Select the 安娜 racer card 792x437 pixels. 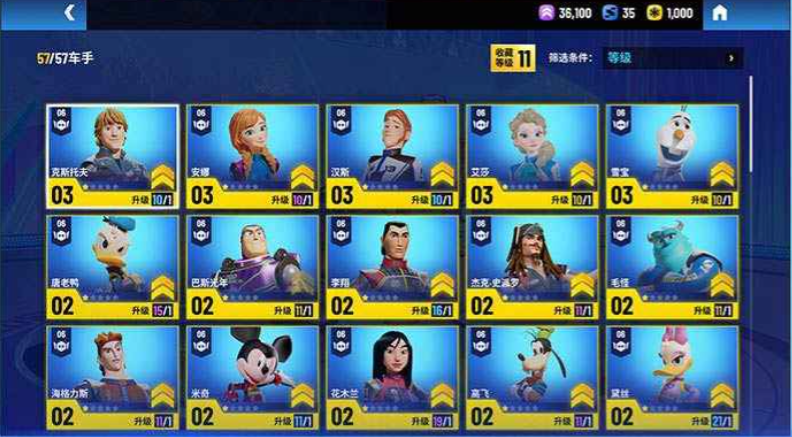point(252,154)
